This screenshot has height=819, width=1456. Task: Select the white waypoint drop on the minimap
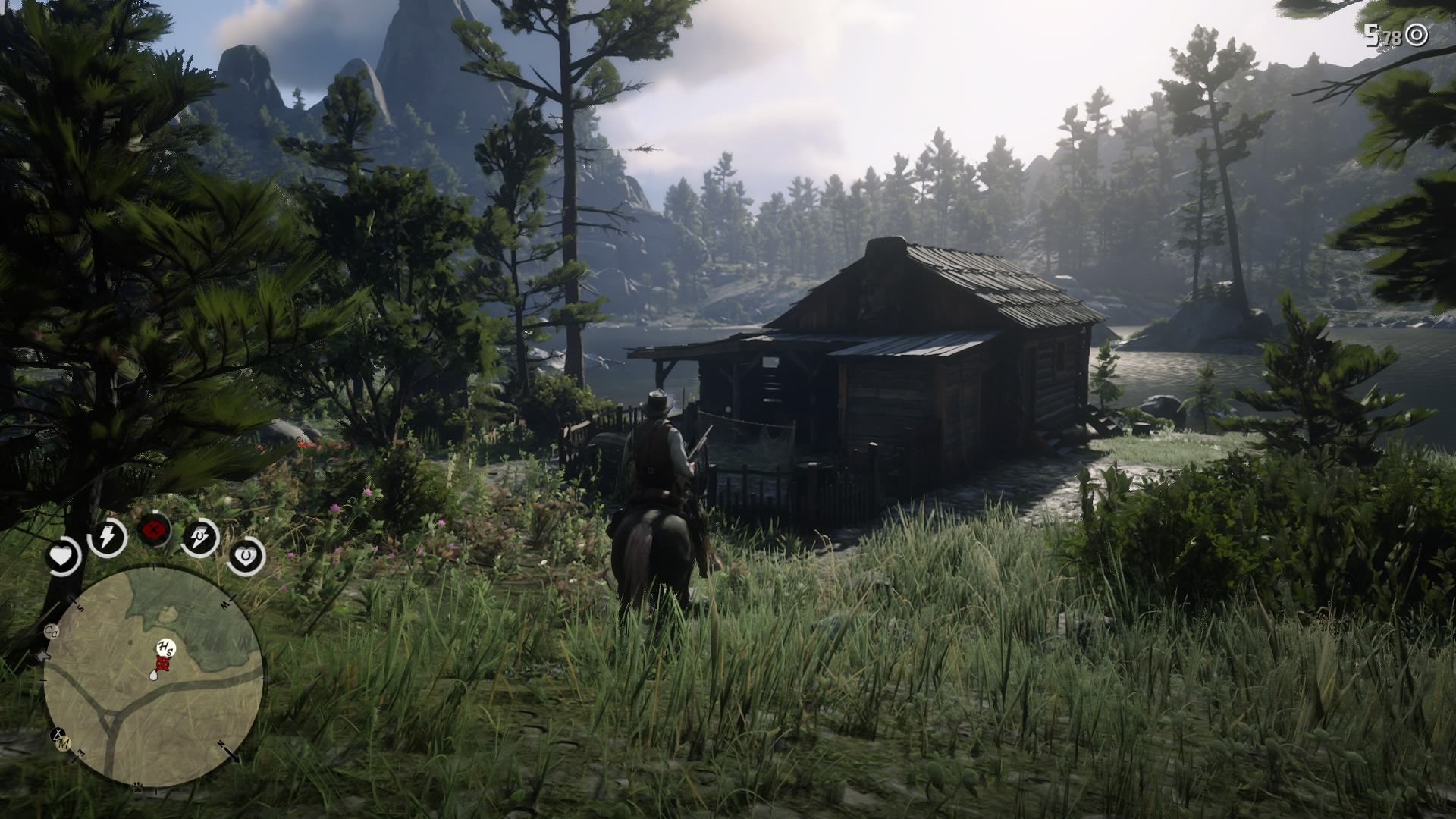click(153, 676)
